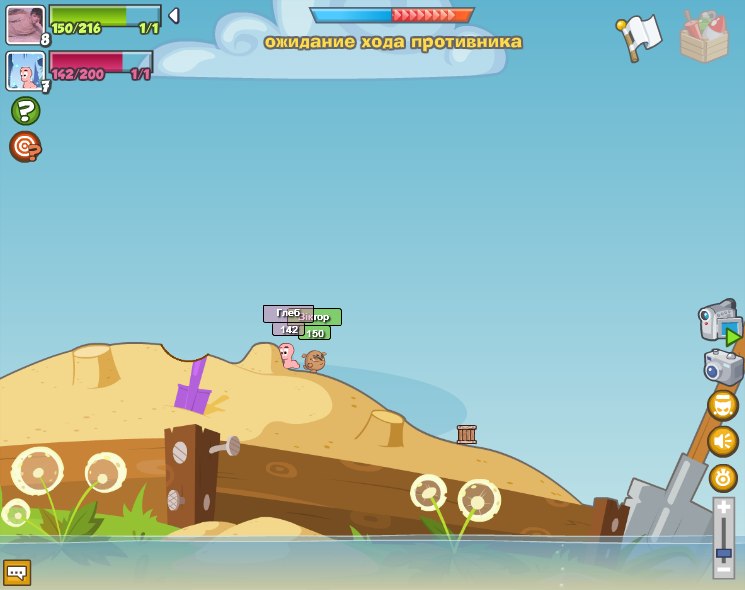Open the green question mark help
The image size is (745, 590).
(x=25, y=110)
